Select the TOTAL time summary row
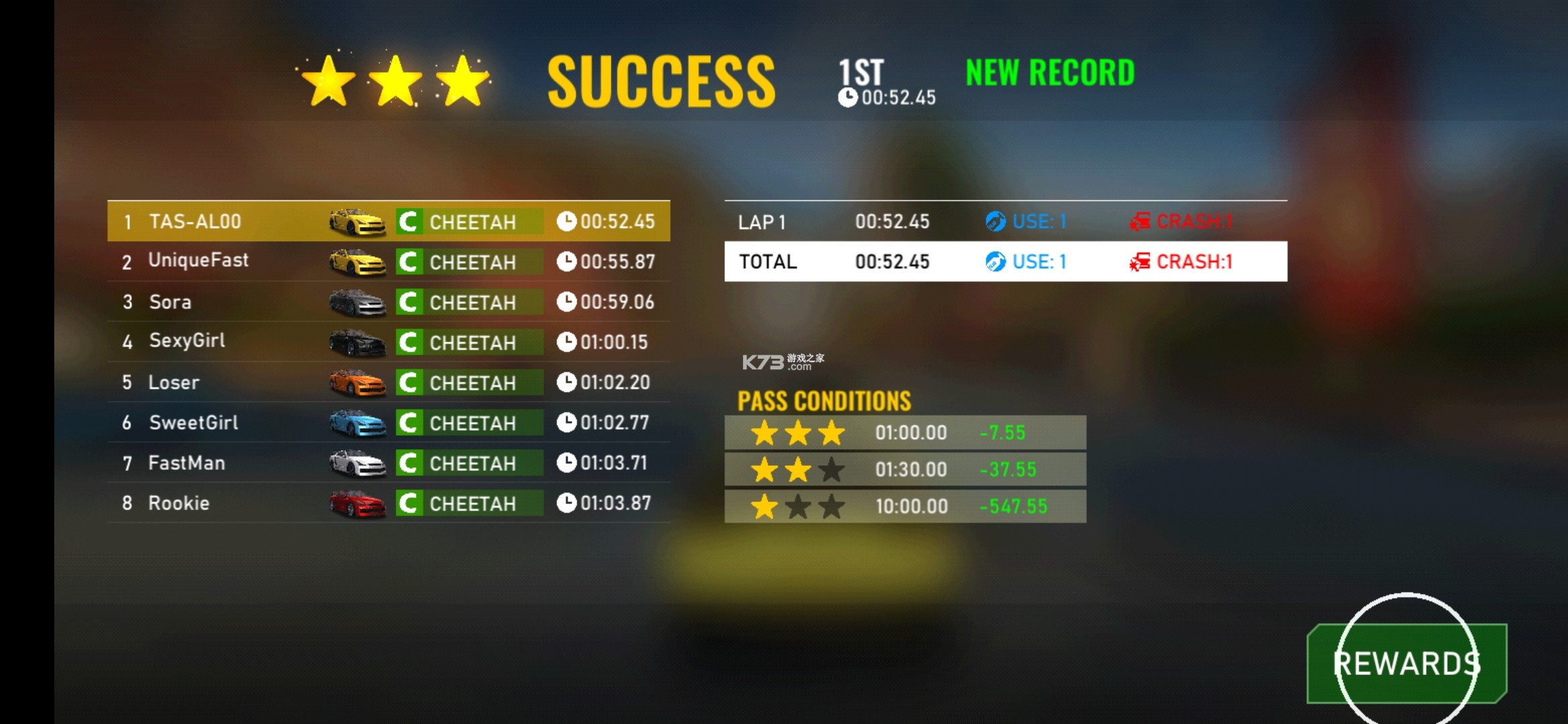1568x724 pixels. pos(1005,261)
